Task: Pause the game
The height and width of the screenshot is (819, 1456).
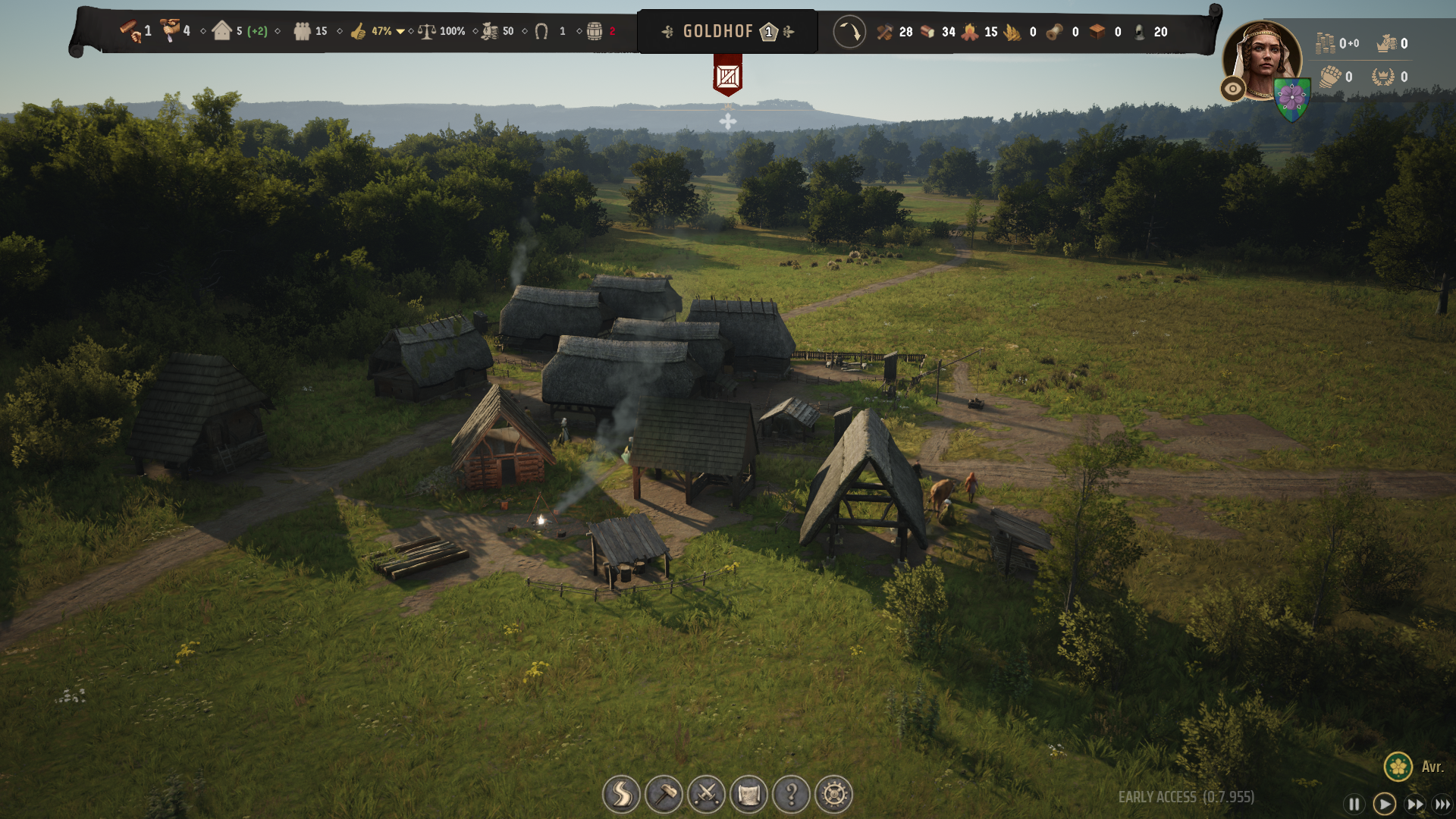Action: [1354, 804]
